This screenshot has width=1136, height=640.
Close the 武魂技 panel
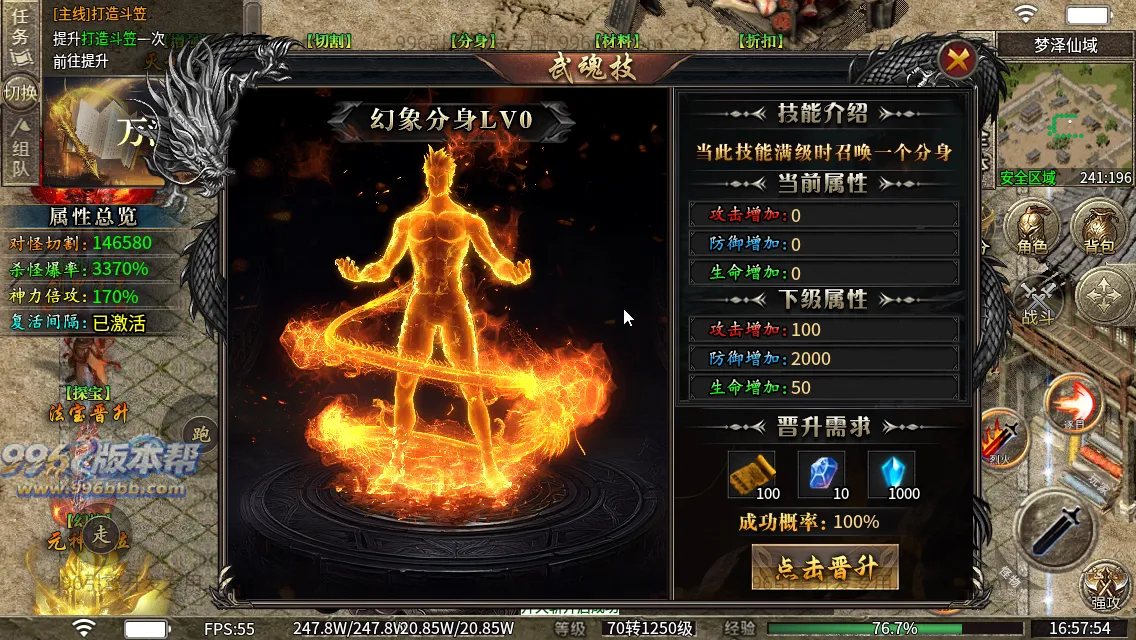[x=957, y=61]
